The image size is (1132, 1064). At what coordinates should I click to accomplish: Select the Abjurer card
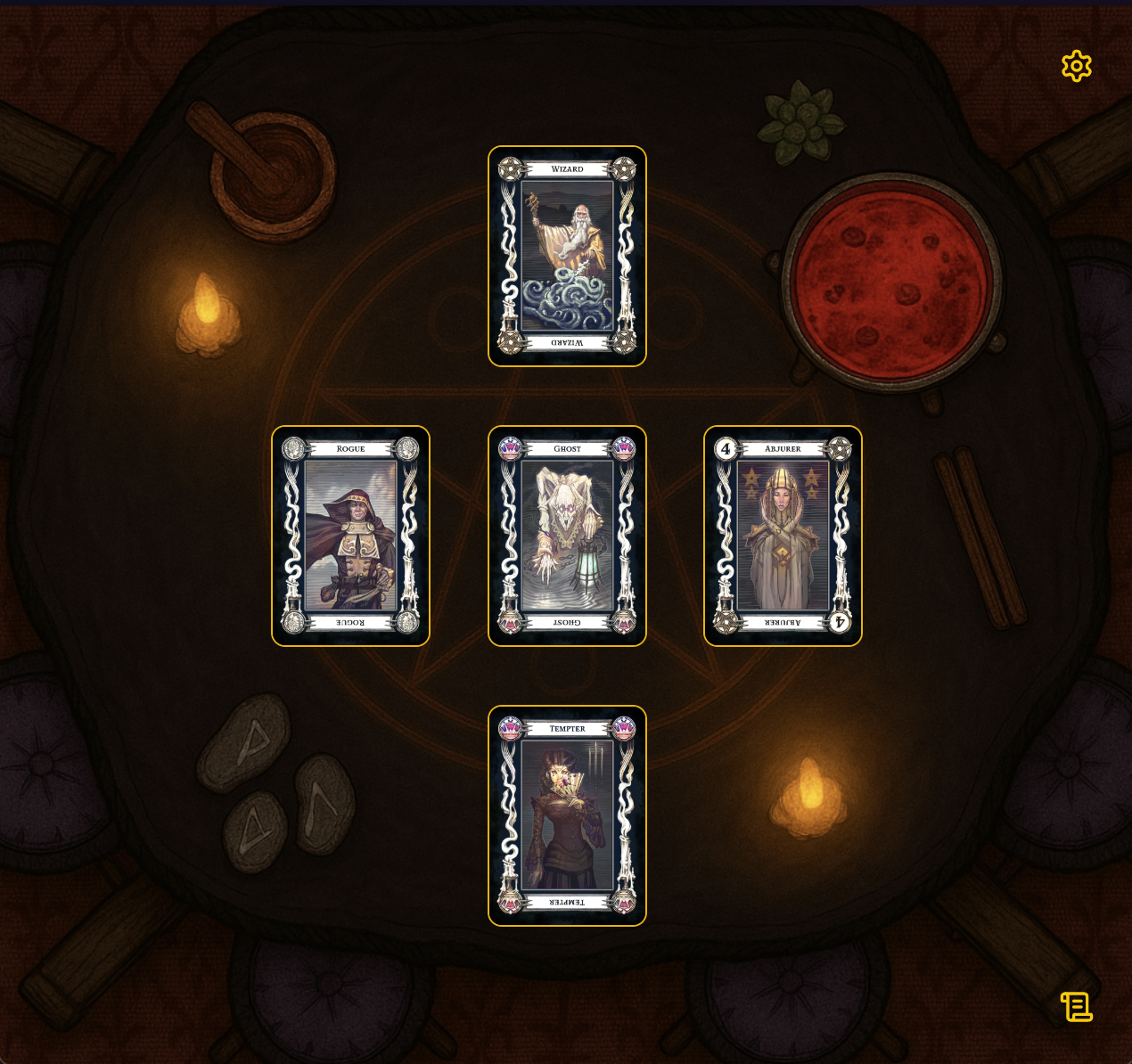point(783,536)
